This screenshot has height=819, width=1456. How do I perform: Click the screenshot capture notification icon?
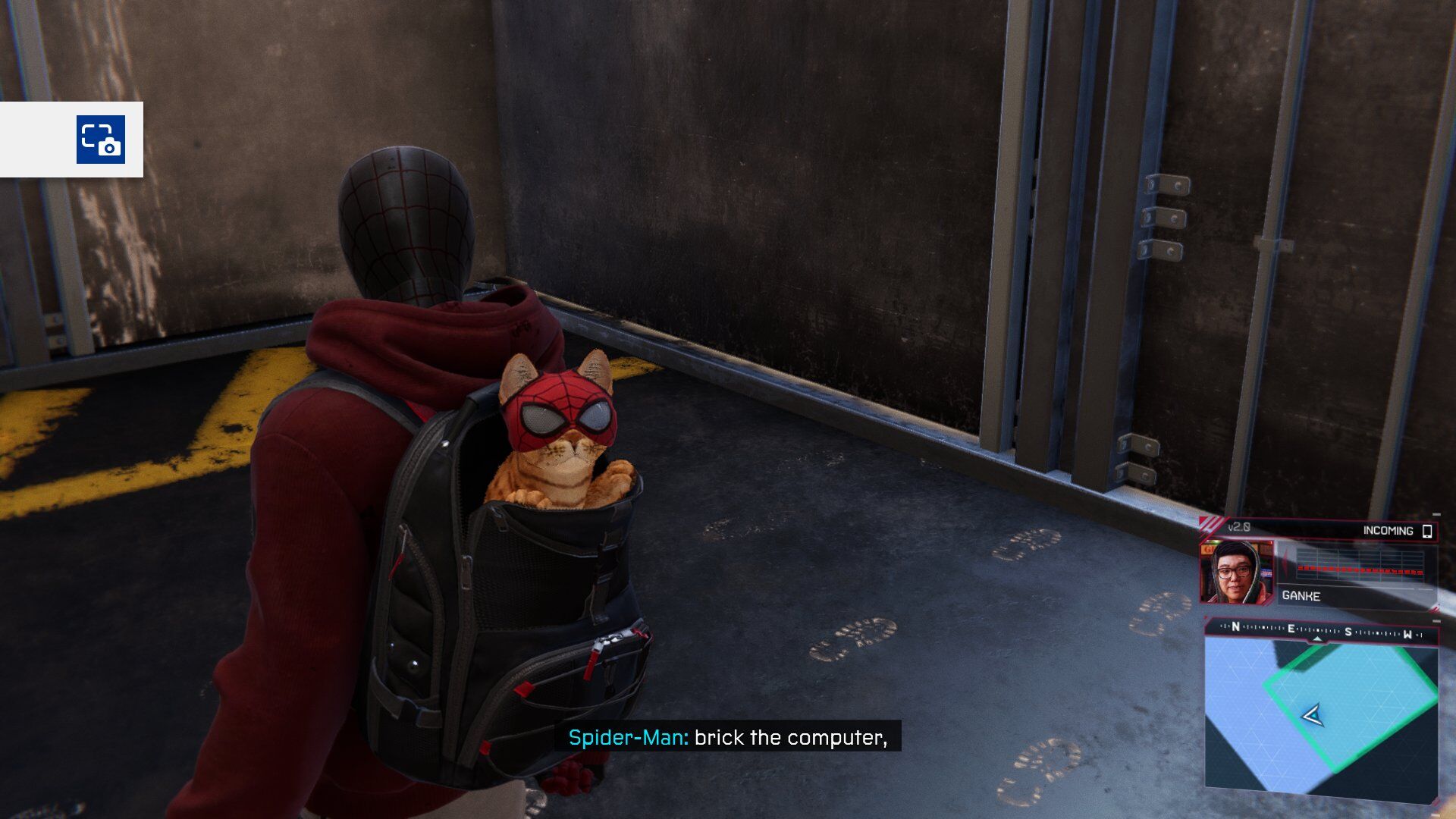pos(100,140)
